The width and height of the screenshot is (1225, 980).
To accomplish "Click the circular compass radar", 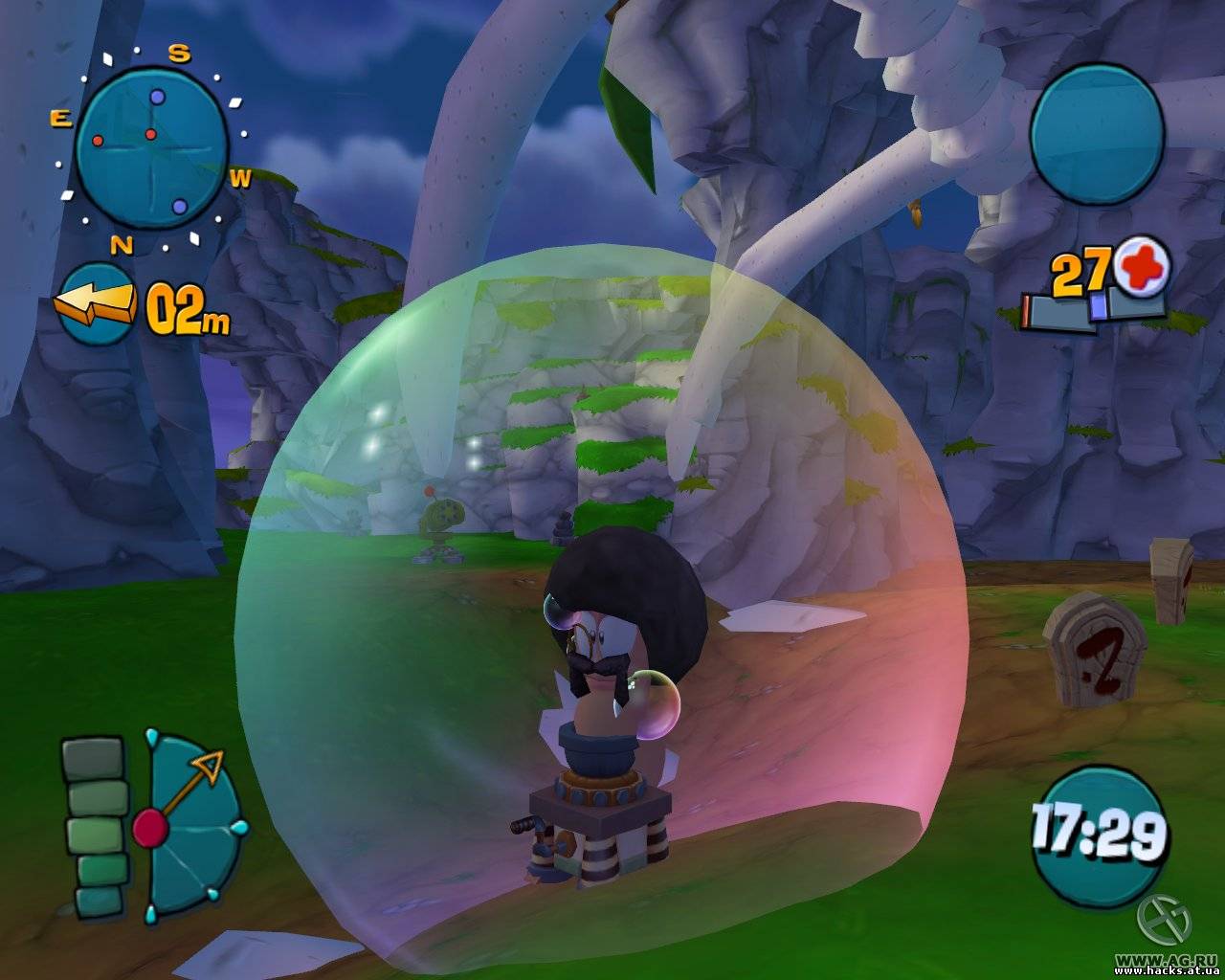I will (150, 150).
